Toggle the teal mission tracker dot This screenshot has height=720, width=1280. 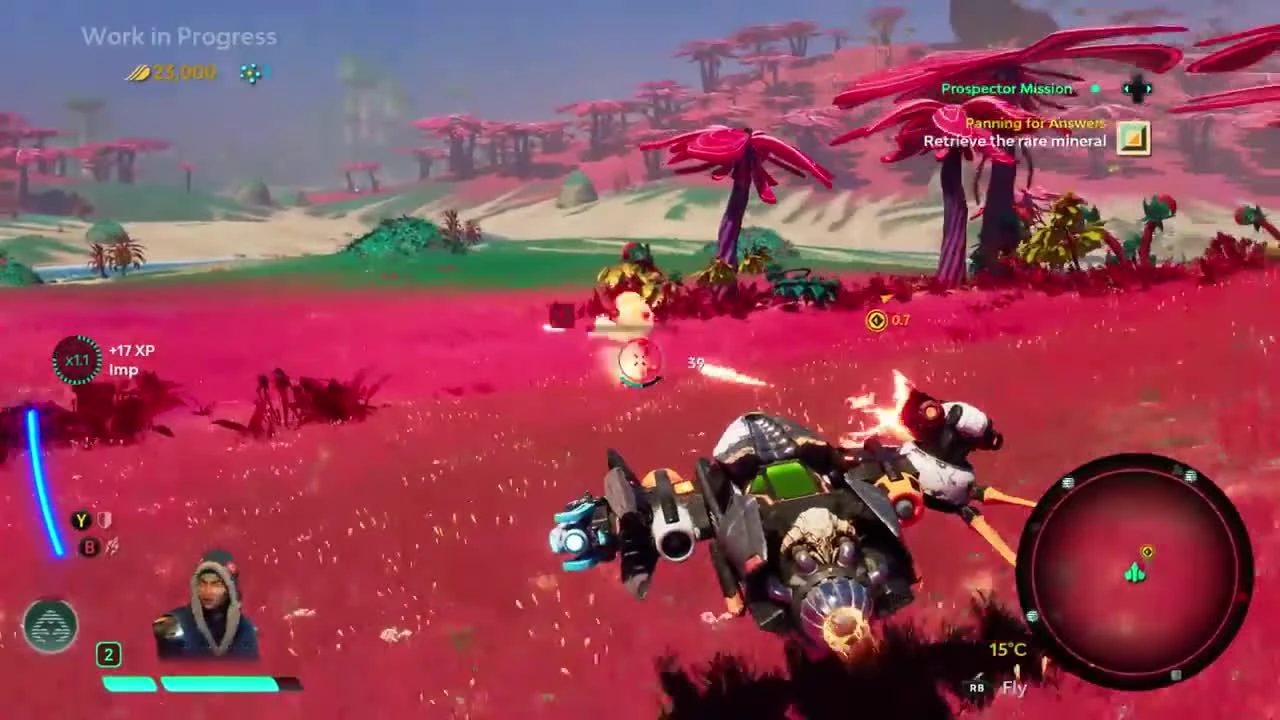click(1095, 89)
